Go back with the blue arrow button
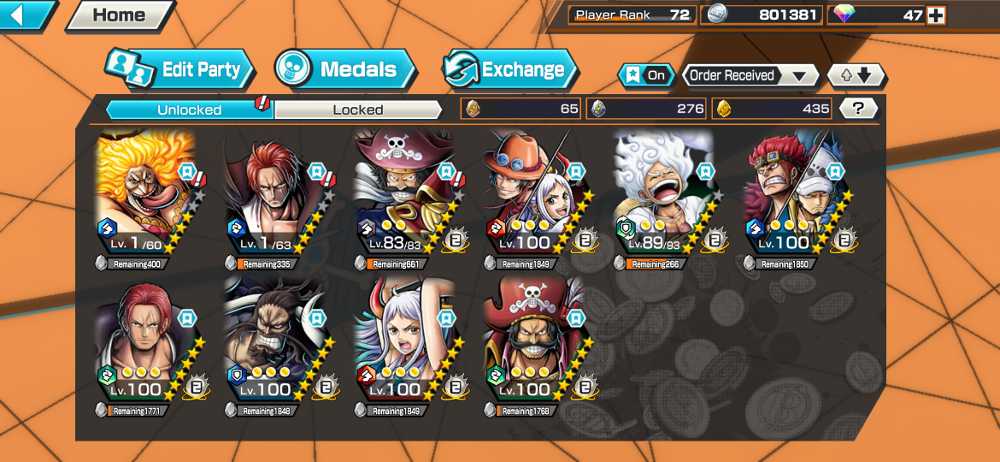This screenshot has width=1000, height=462. 27,15
